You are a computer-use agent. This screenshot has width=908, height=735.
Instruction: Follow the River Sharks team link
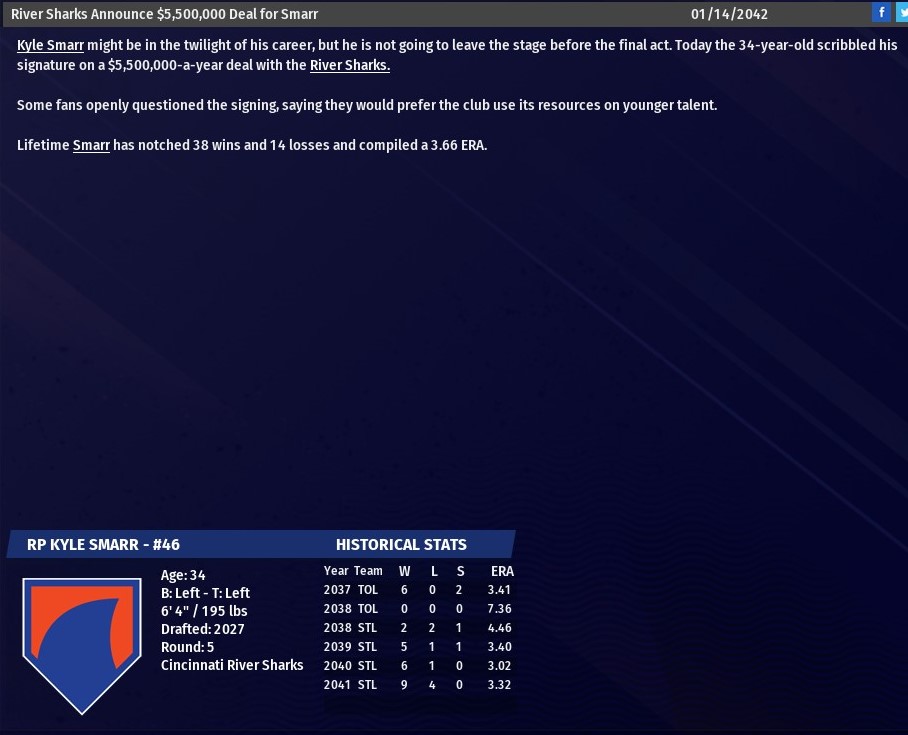tap(349, 66)
